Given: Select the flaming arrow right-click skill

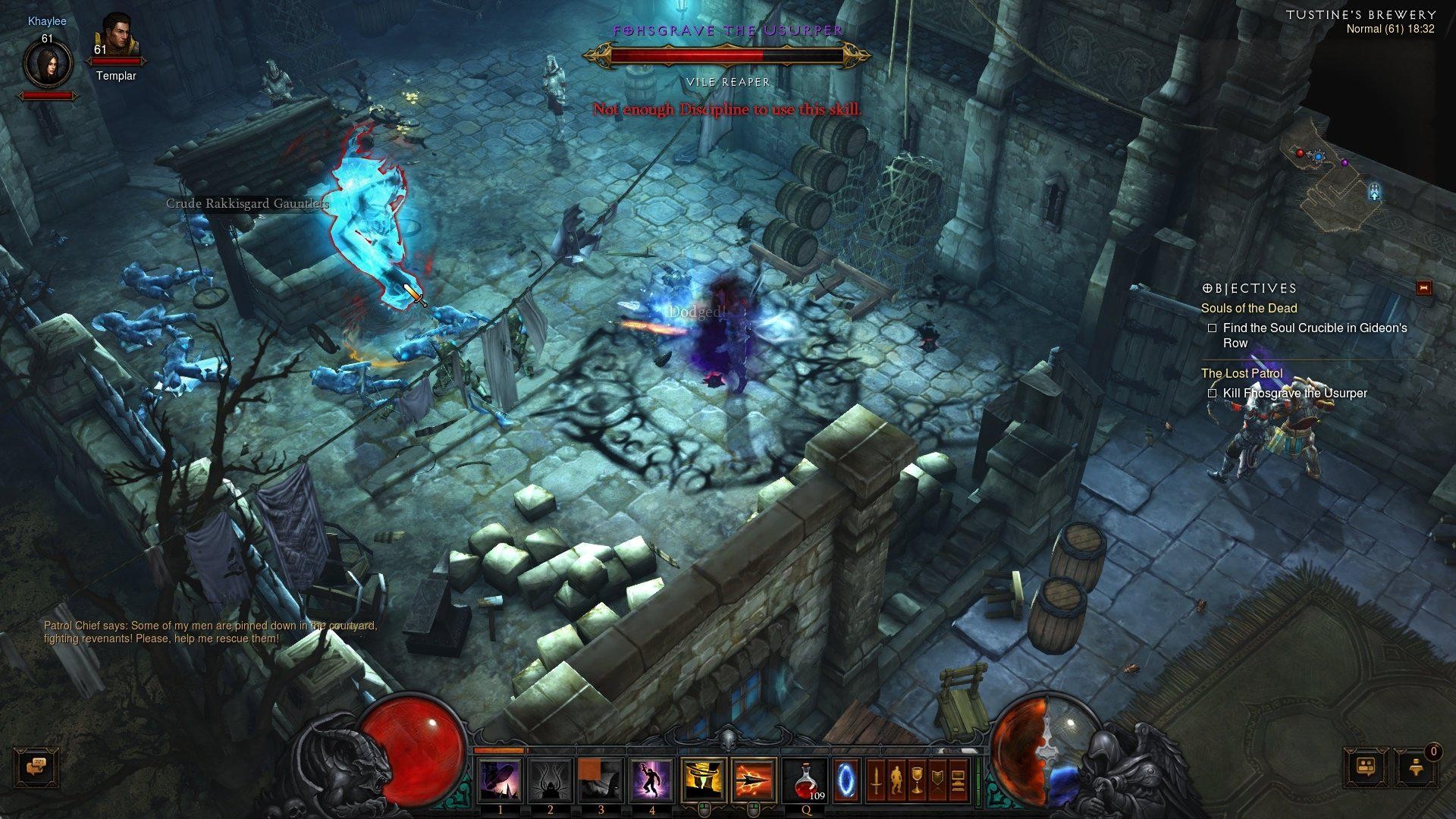Looking at the screenshot, I should (x=754, y=780).
